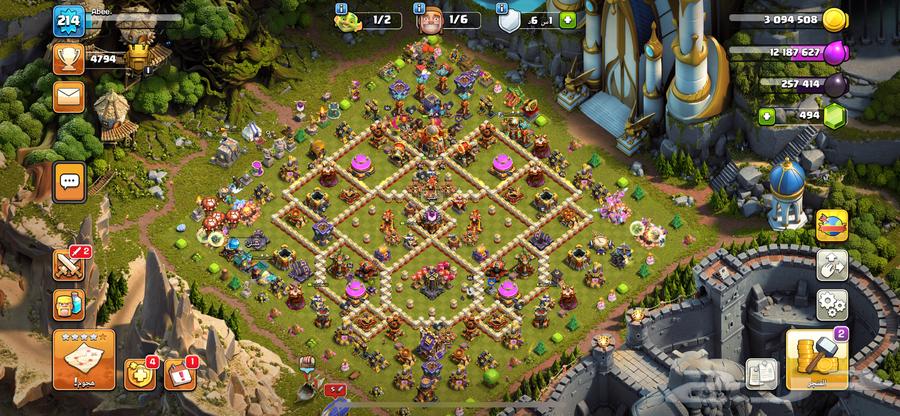Open the shop hammer button
The width and height of the screenshot is (900, 416).
click(x=817, y=358)
